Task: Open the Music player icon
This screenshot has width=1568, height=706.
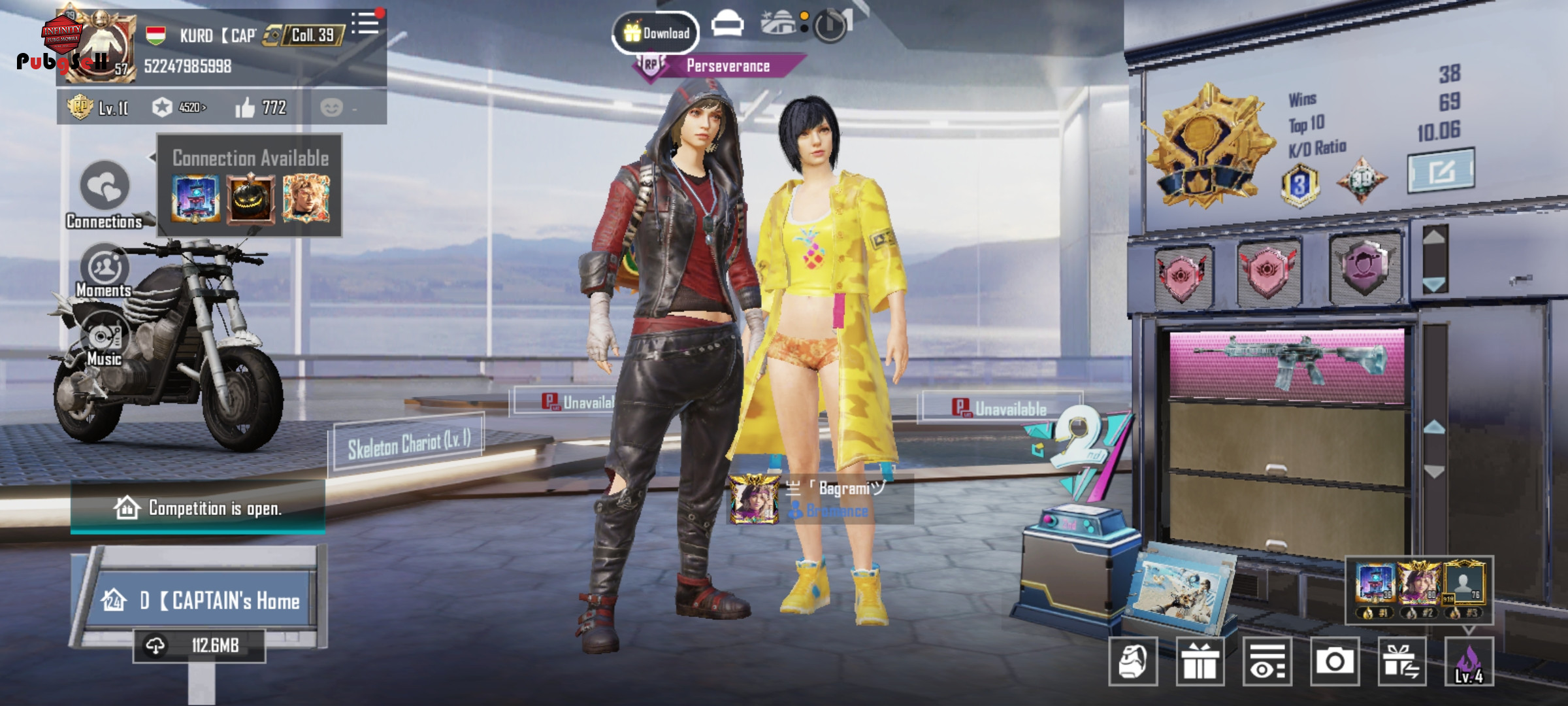Action: click(x=105, y=339)
